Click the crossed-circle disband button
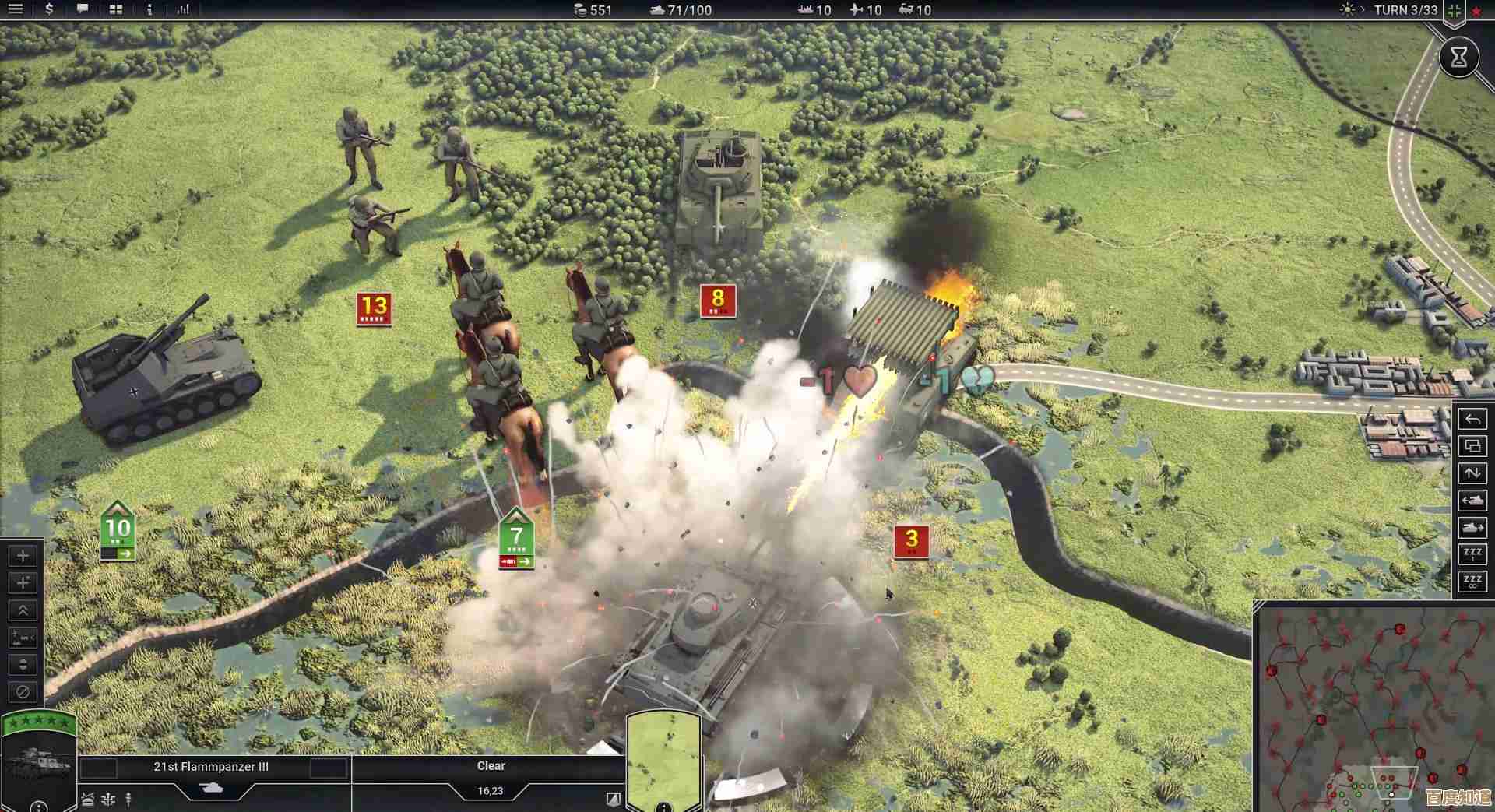The height and width of the screenshot is (812, 1495). pyautogui.click(x=23, y=691)
